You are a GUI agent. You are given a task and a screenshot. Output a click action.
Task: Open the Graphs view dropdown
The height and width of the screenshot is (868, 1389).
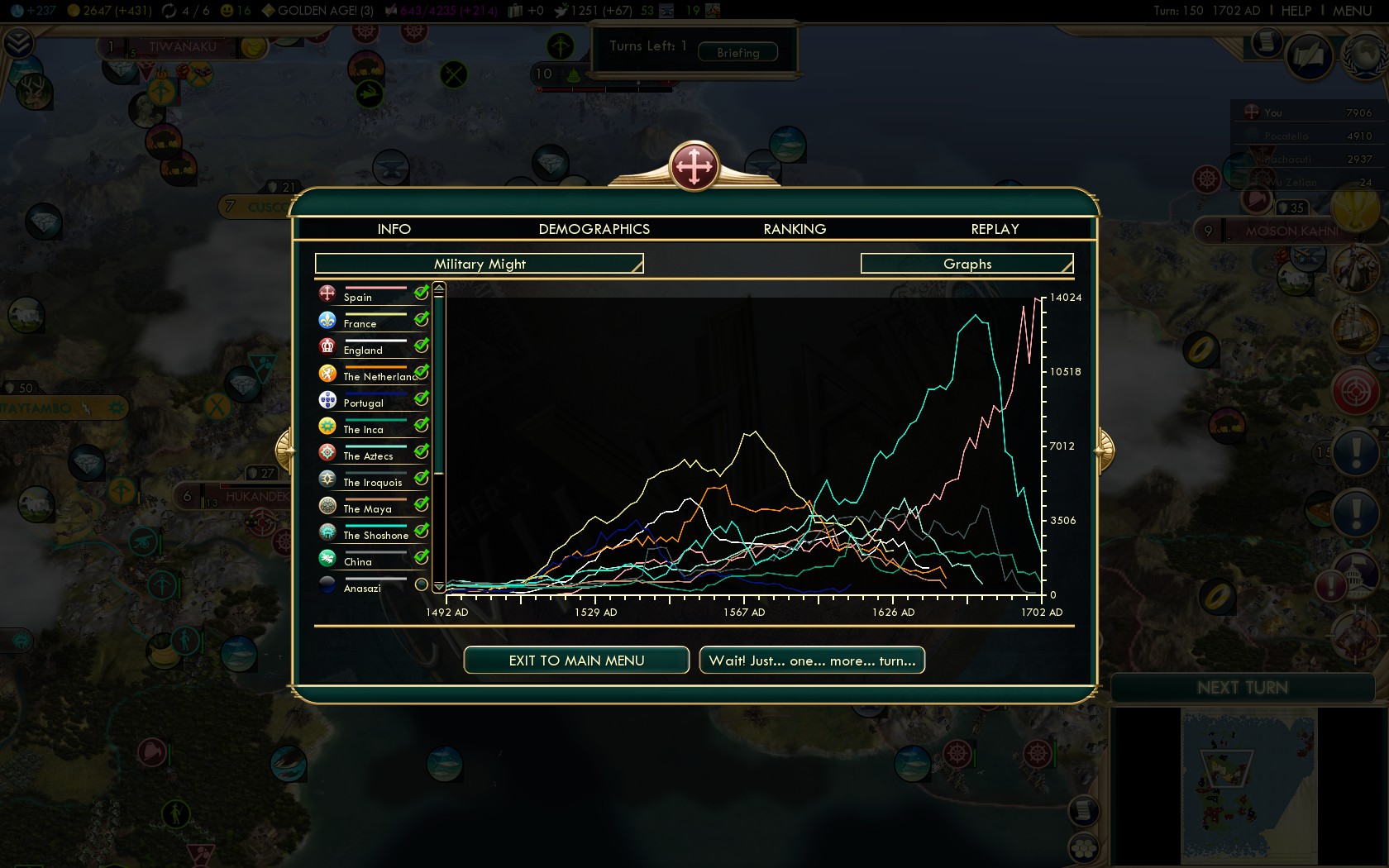[x=967, y=264]
